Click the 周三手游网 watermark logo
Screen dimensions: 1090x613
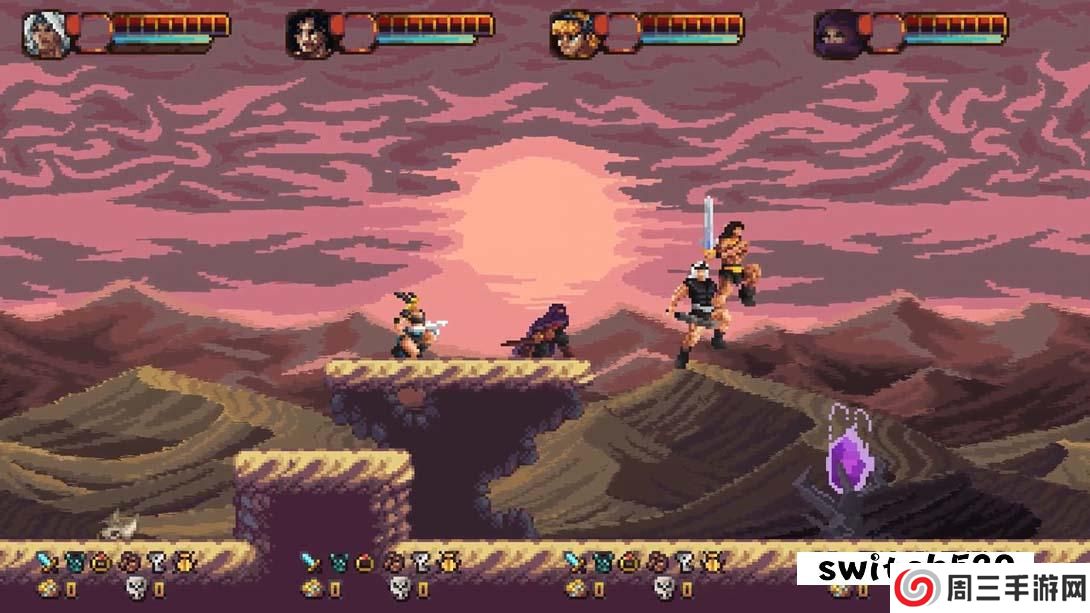click(989, 585)
